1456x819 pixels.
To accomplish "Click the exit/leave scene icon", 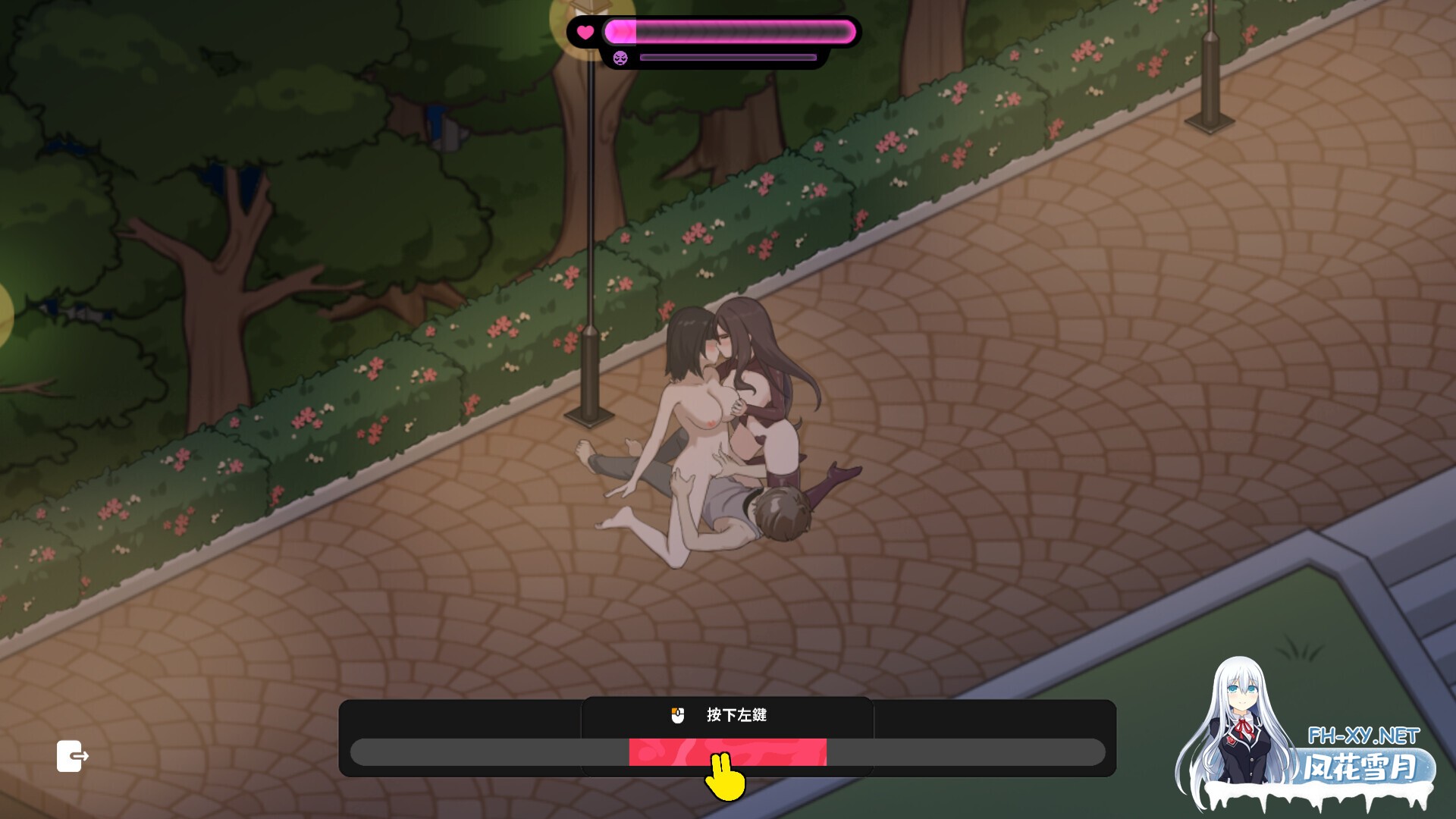I will click(72, 757).
